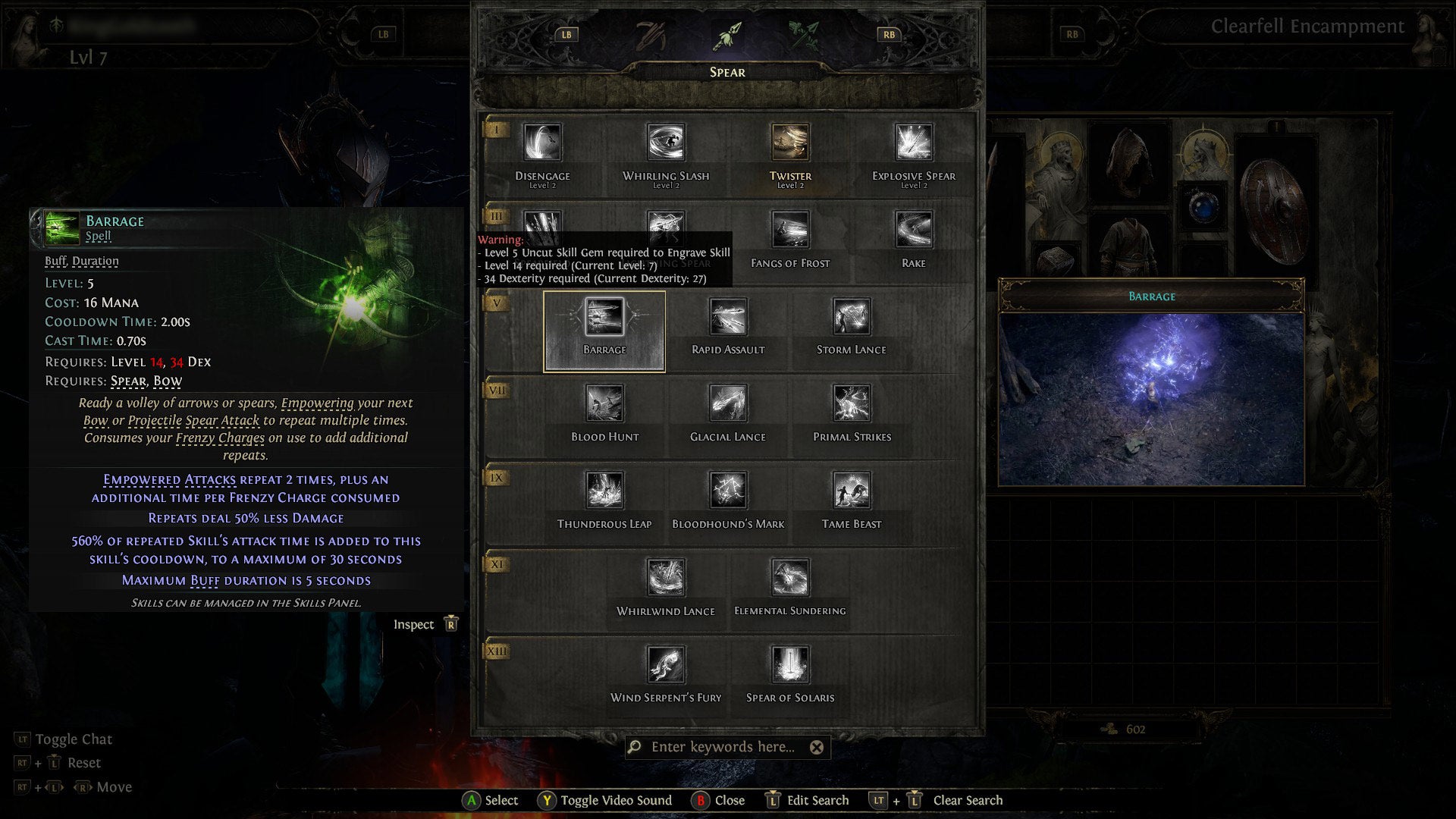Switch to the Spear tab header
Screen dimensions: 1456x819
pyautogui.click(x=728, y=72)
